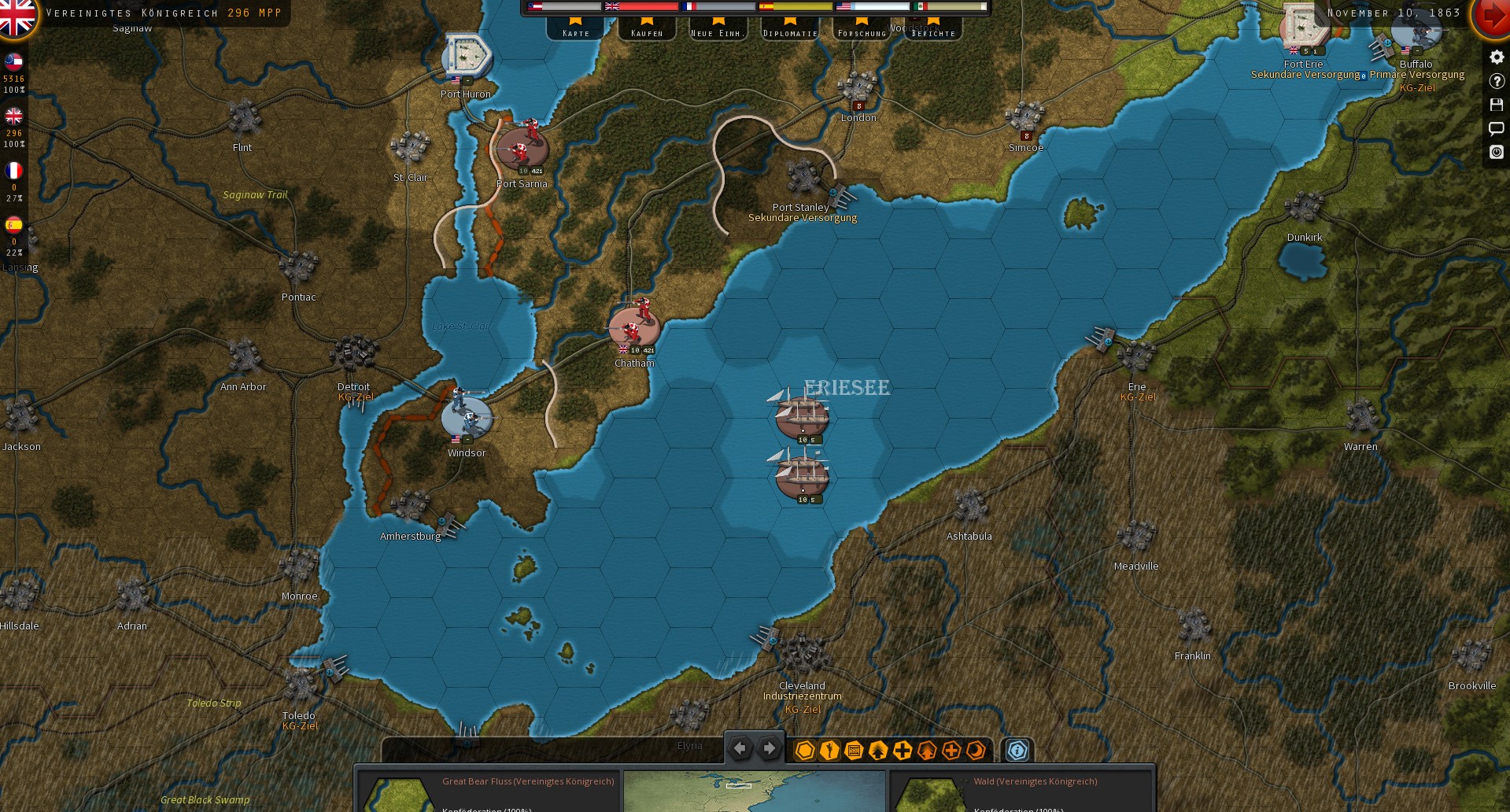Save the game using the disk icon

[x=1497, y=105]
